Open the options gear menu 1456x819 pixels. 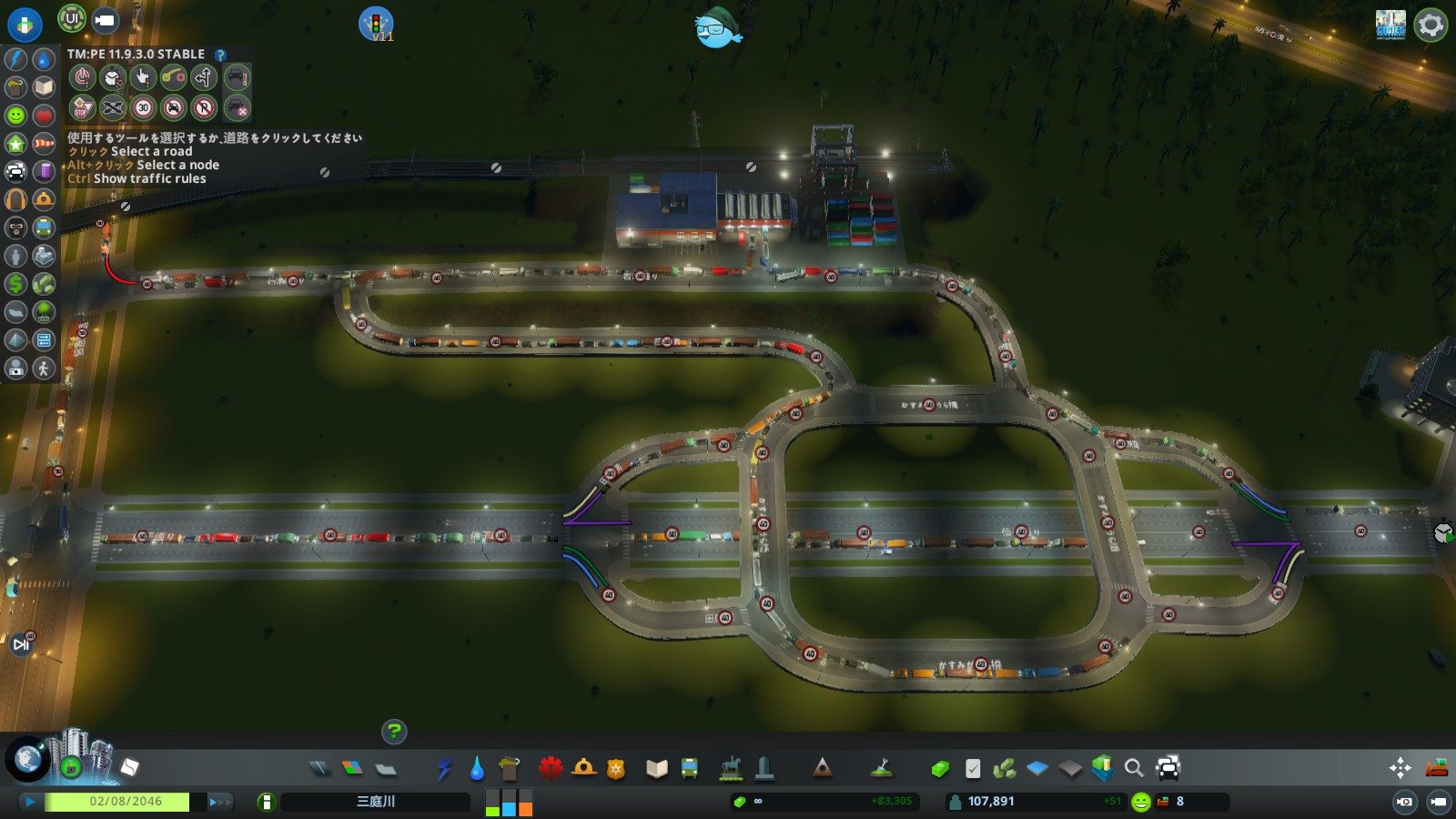tap(1430, 25)
